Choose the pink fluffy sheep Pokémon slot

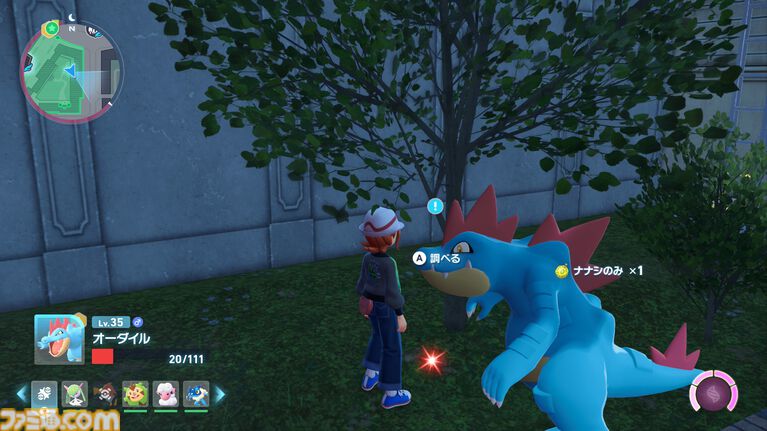tap(165, 394)
